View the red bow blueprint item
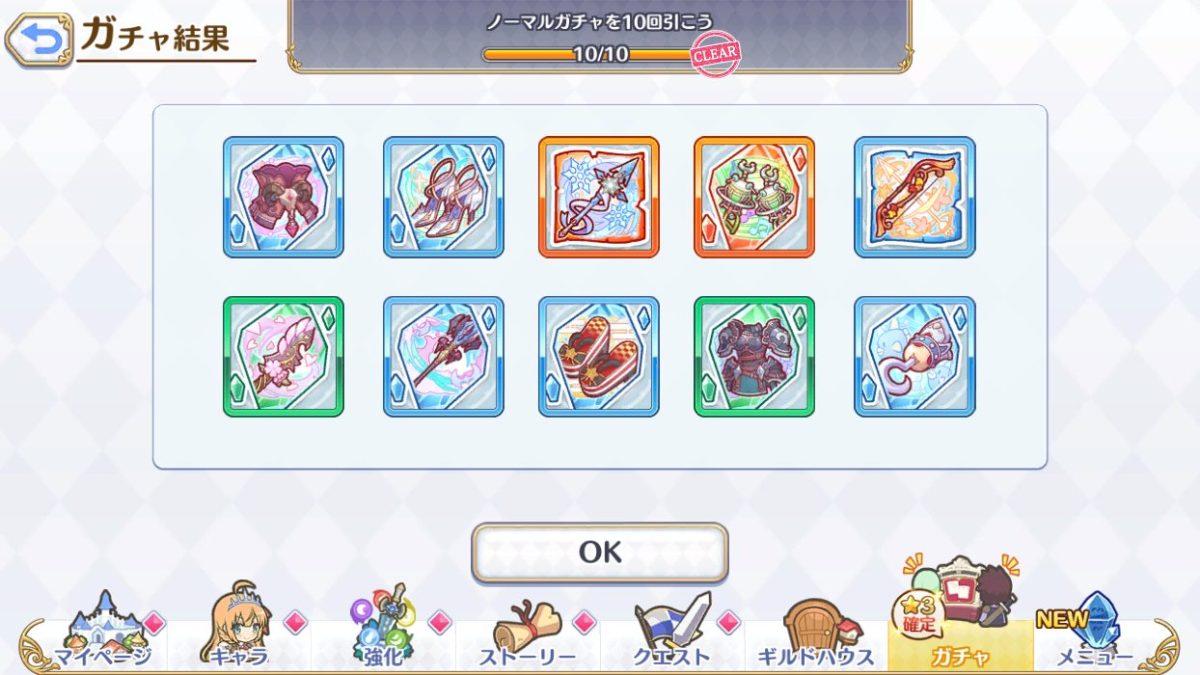This screenshot has height=675, width=1200. click(x=914, y=197)
